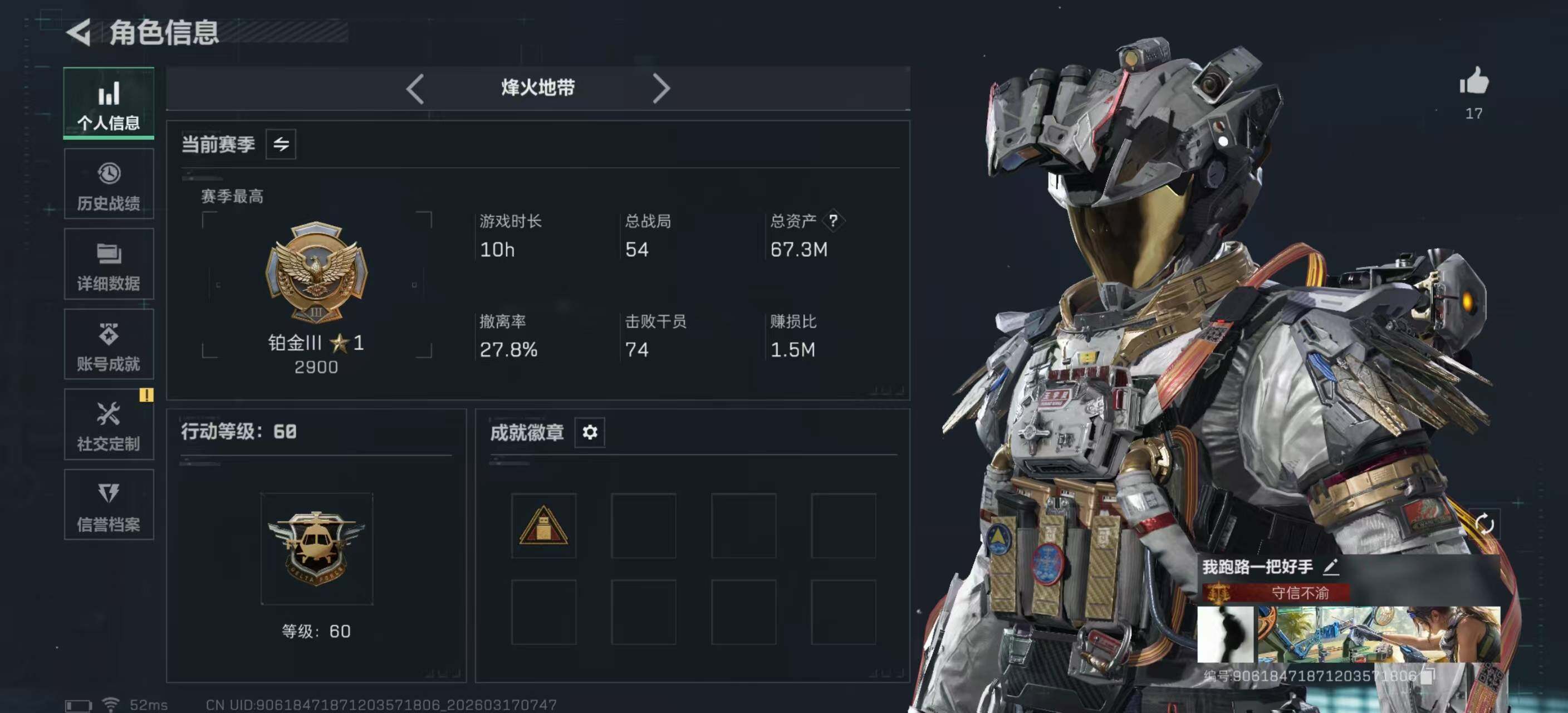Switch to the next game mode with right arrow
1568x713 pixels.
coord(661,89)
